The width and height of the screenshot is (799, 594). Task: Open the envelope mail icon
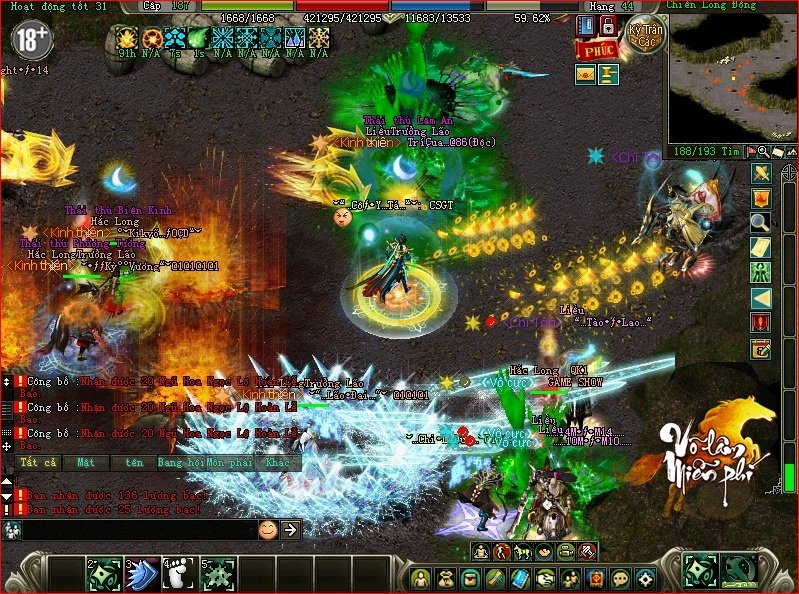tap(585, 73)
